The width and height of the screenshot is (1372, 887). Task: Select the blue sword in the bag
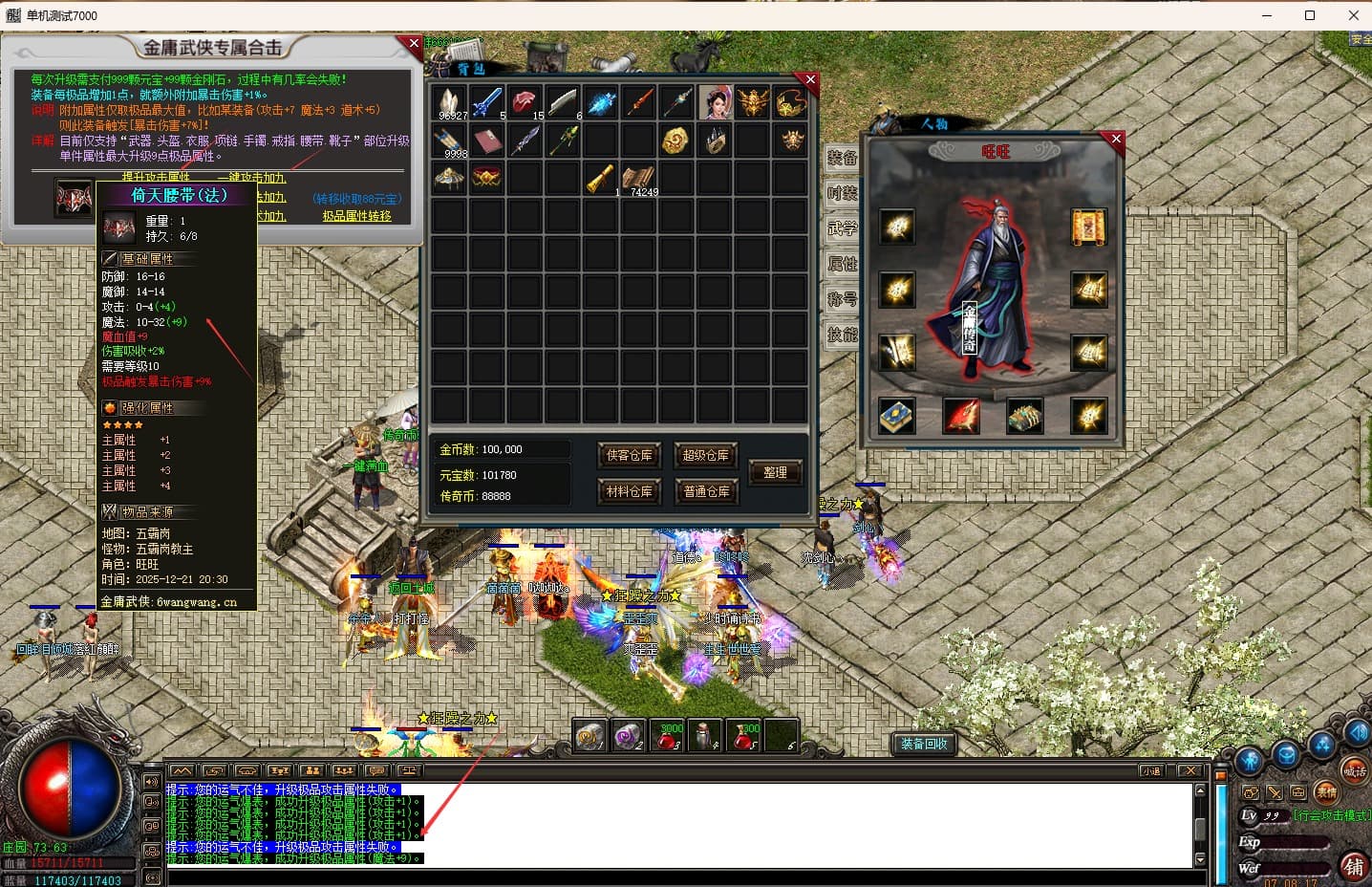[486, 101]
